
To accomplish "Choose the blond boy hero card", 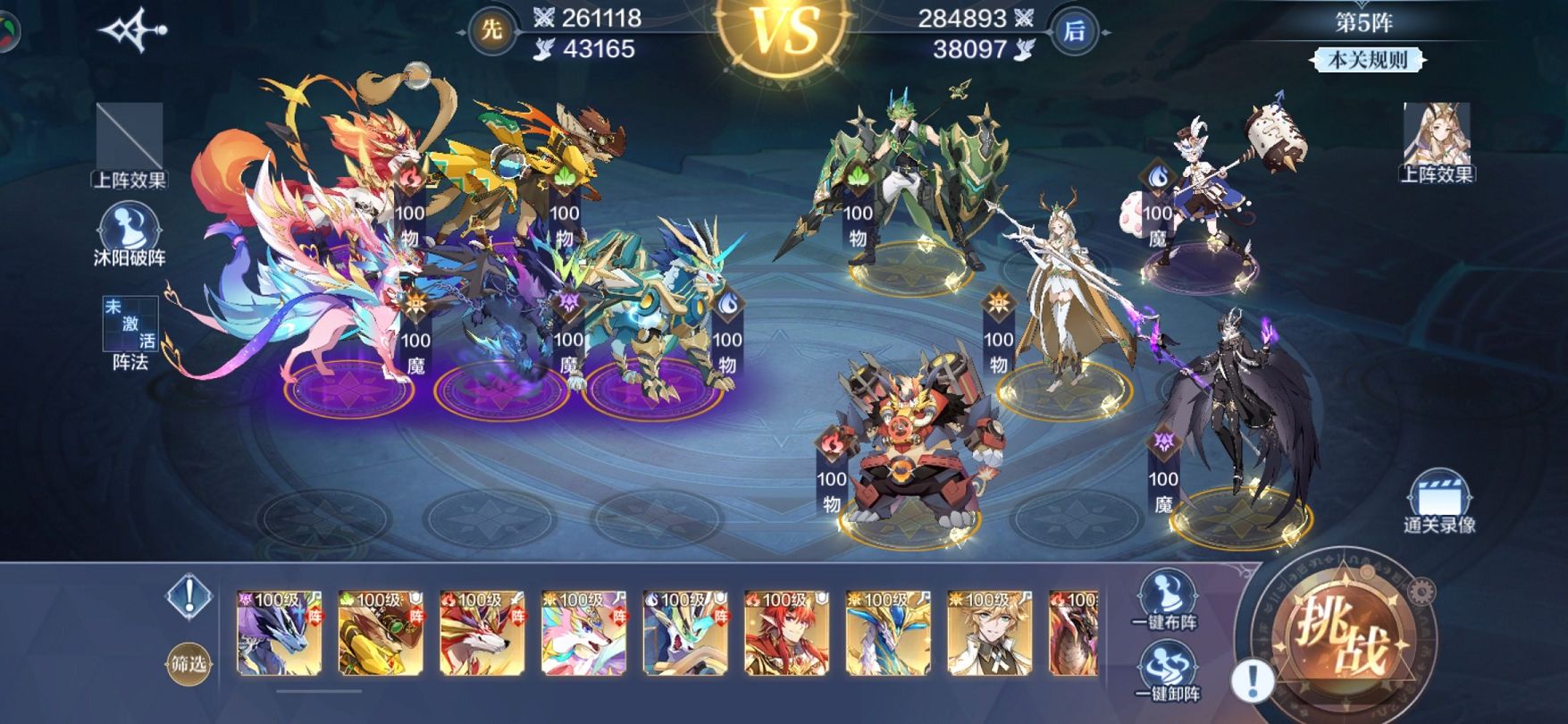I will coord(990,632).
